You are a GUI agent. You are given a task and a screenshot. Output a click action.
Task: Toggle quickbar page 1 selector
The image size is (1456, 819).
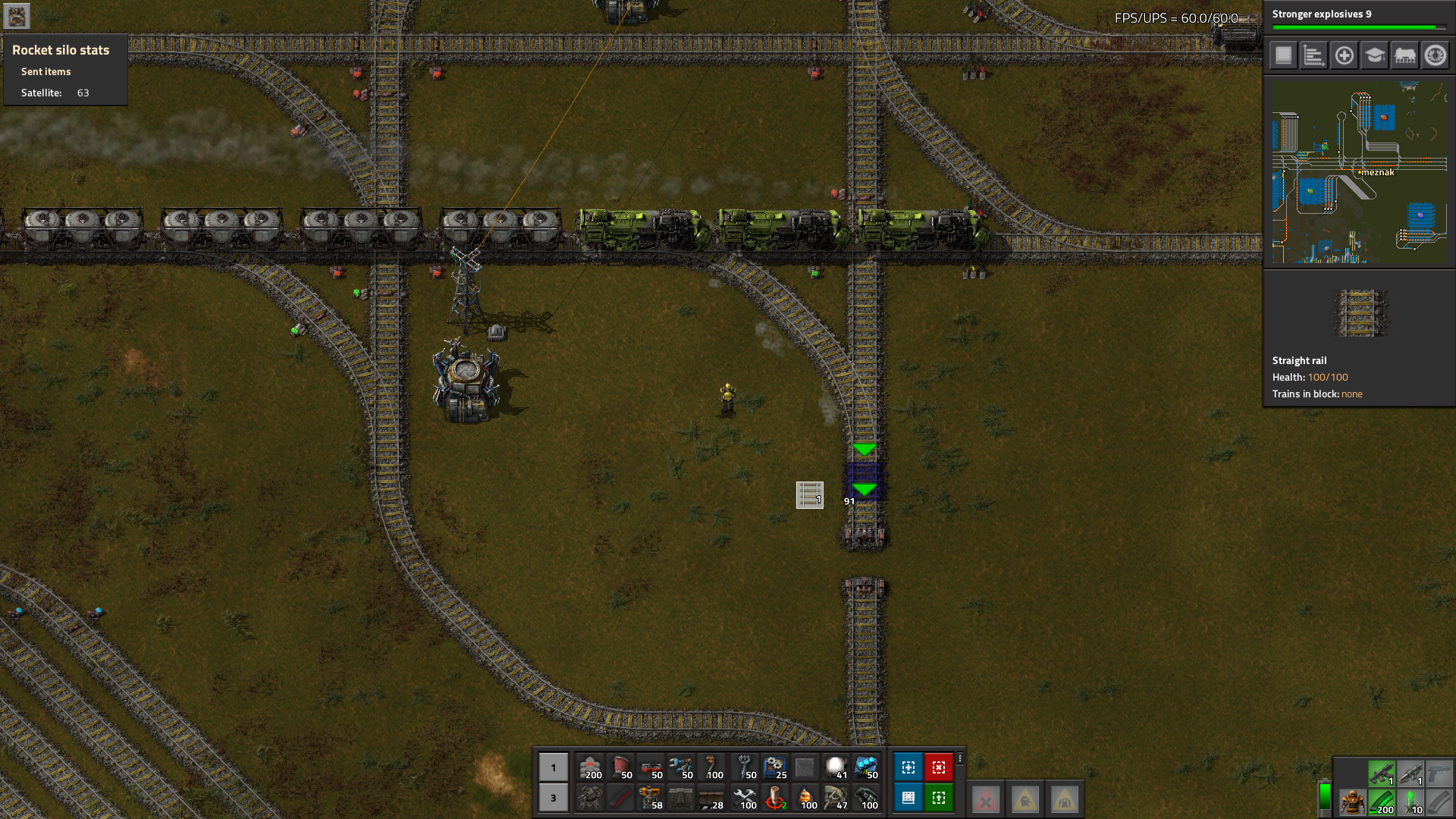pos(553,767)
